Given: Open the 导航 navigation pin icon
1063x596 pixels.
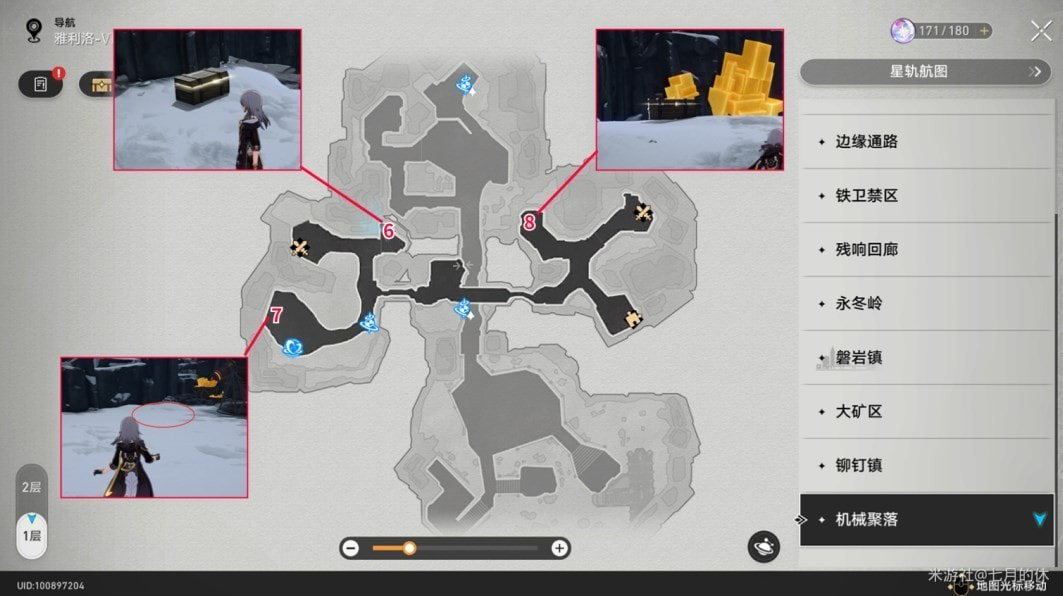Looking at the screenshot, I should click(x=34, y=30).
